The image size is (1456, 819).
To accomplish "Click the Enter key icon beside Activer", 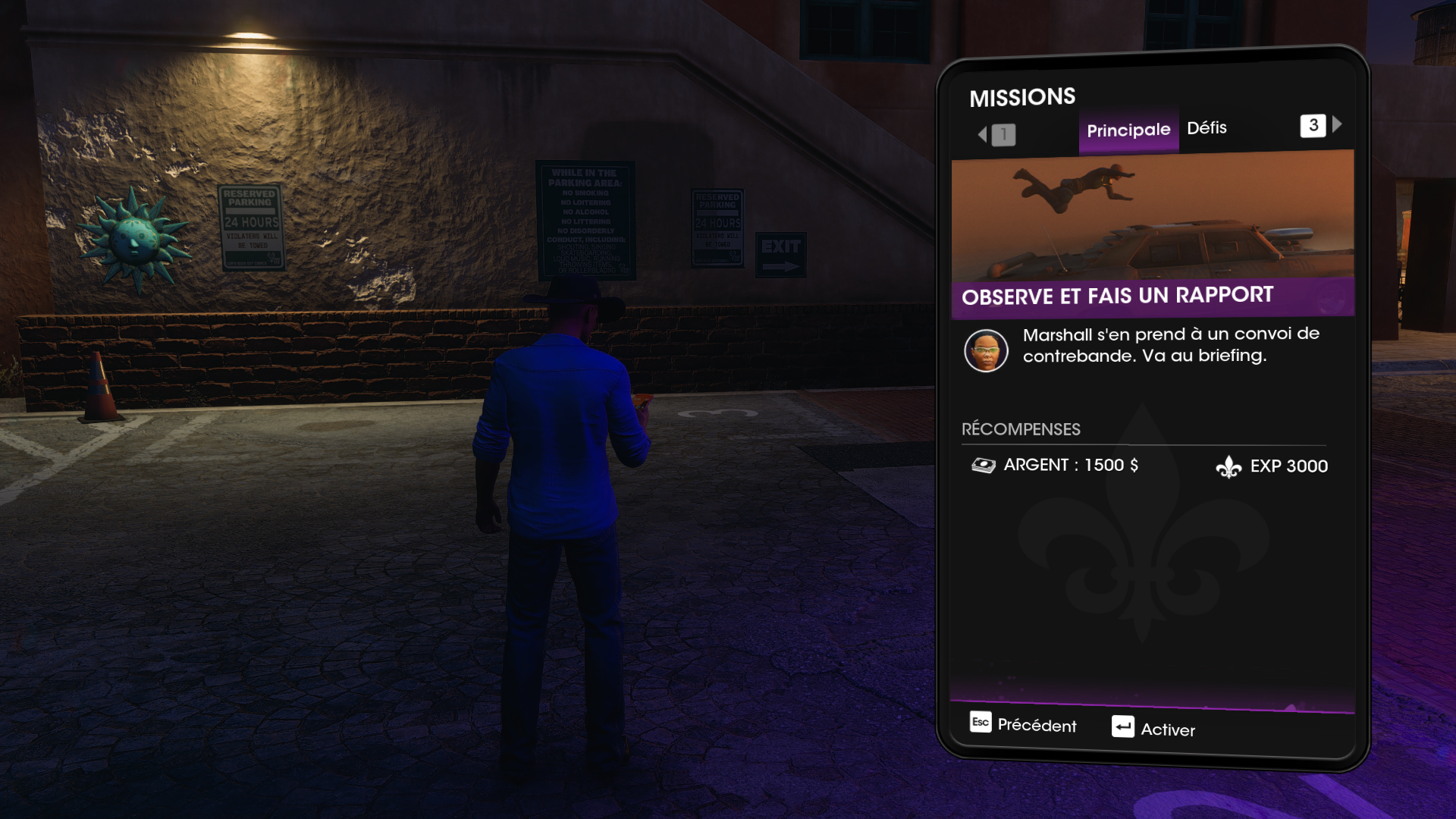I will click(x=1122, y=727).
